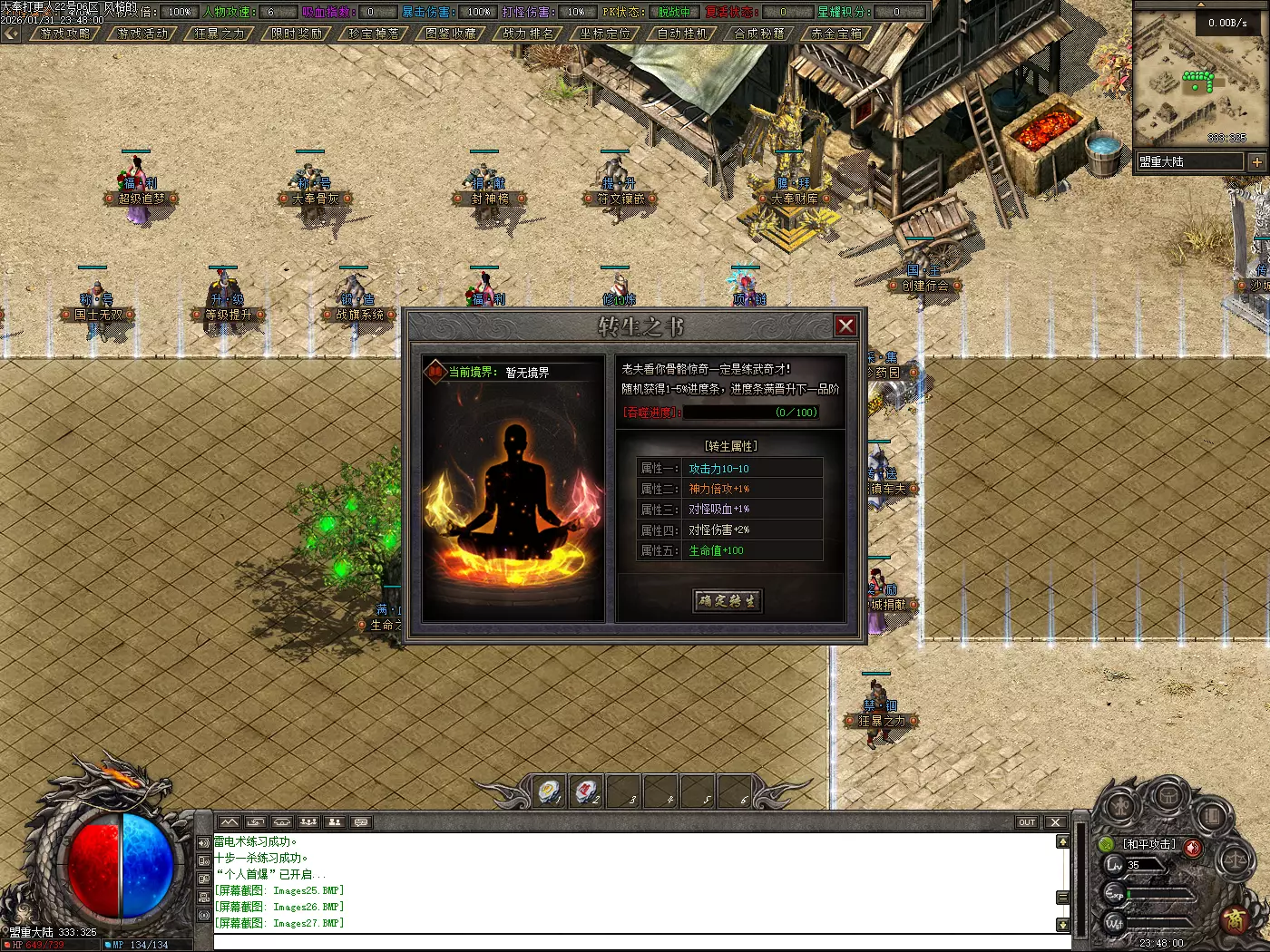Image resolution: width=1270 pixels, height=952 pixels.
Task: Open the 狂暴之力 menu entry
Action: (220, 34)
